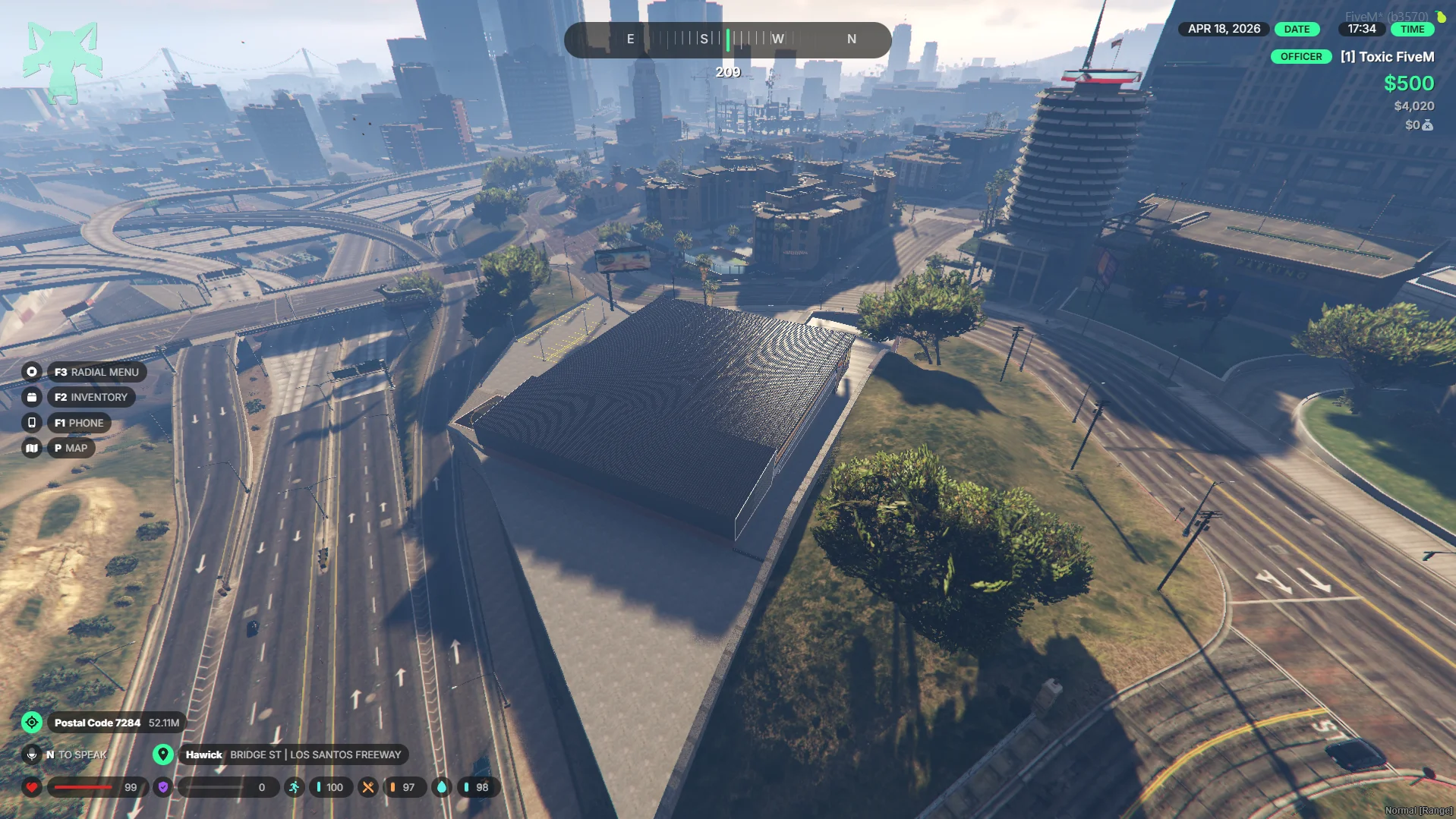Click the red heart health icon

(x=32, y=787)
